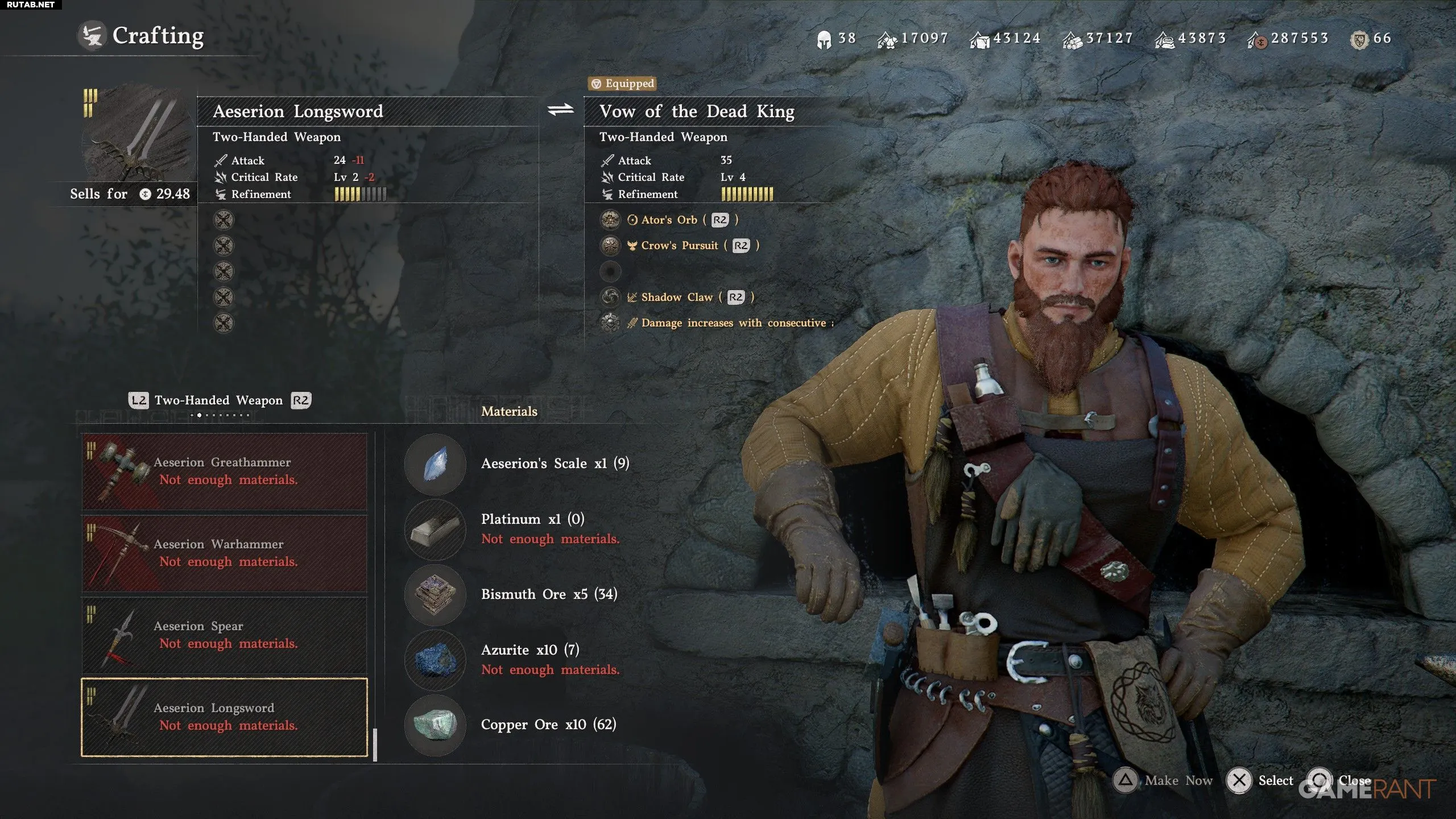Click the consecutive damage passive entry
Viewport: 1456px width, 819px height.
[733, 323]
